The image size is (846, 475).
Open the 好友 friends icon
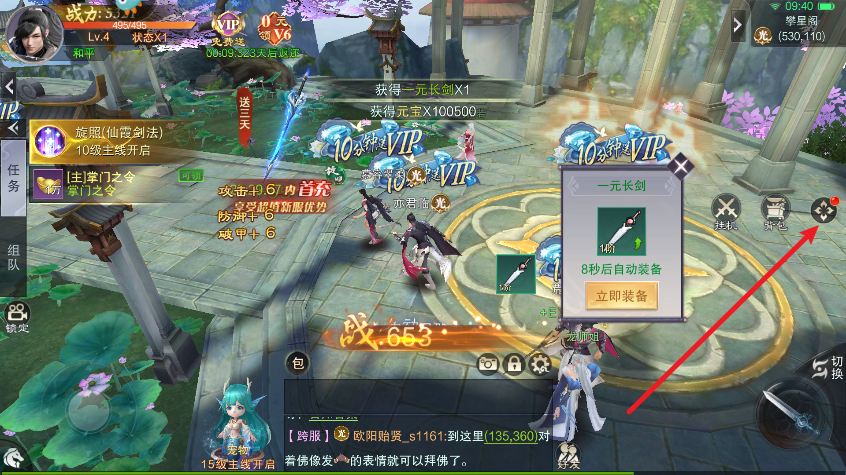pyautogui.click(x=569, y=455)
